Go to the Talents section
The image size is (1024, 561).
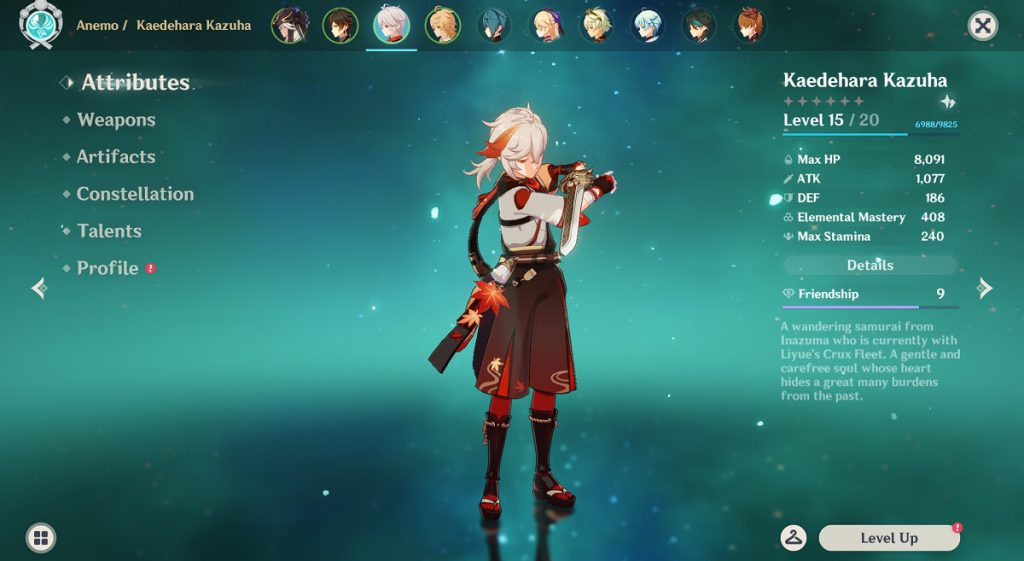pos(109,231)
